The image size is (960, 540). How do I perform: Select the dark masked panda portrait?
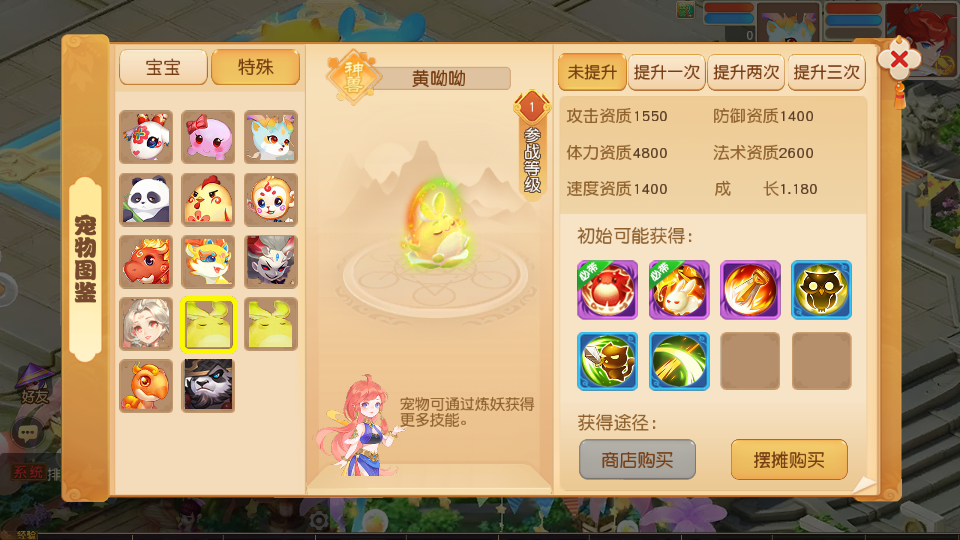click(208, 386)
